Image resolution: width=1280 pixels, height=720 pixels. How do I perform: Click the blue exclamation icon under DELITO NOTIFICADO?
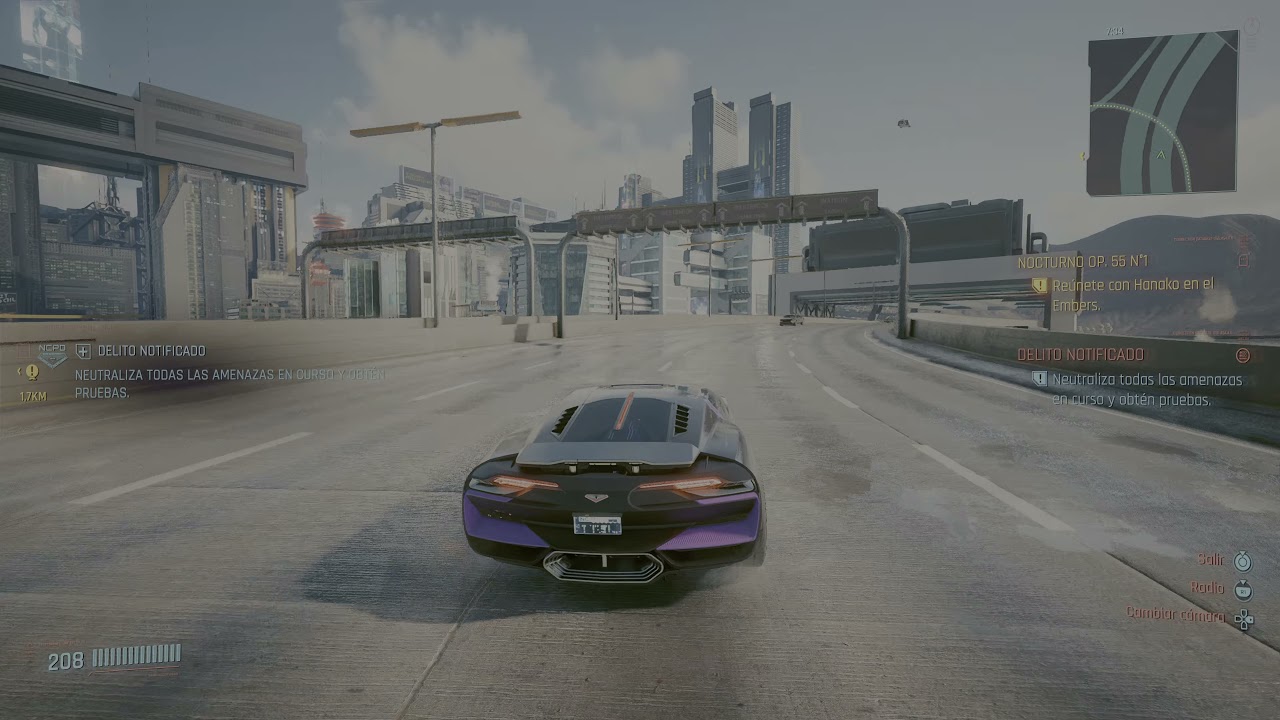tap(1039, 379)
